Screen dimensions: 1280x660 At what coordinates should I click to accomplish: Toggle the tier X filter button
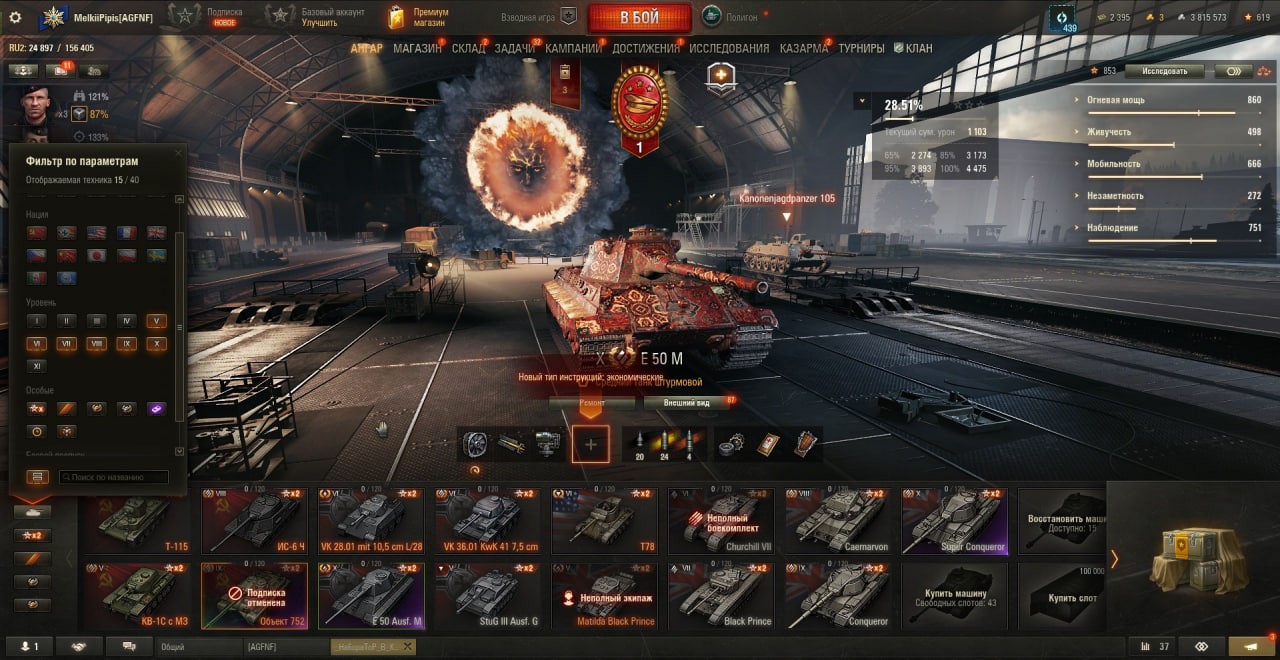tap(155, 344)
